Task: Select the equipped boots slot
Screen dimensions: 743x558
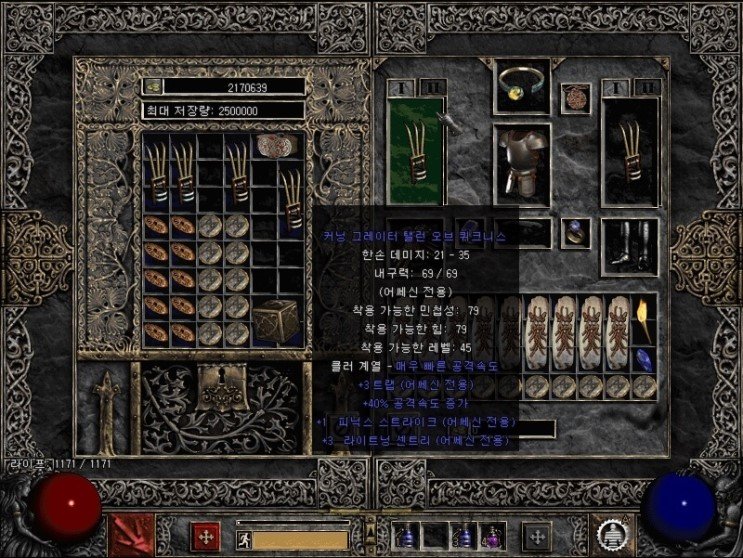Action: (631, 243)
